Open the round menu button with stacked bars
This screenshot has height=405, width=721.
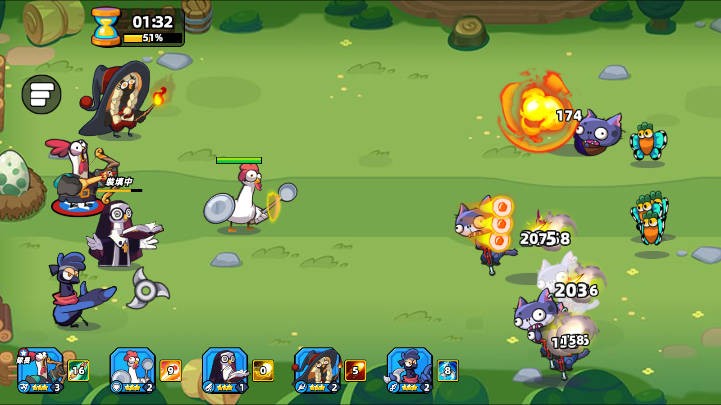pyautogui.click(x=41, y=95)
